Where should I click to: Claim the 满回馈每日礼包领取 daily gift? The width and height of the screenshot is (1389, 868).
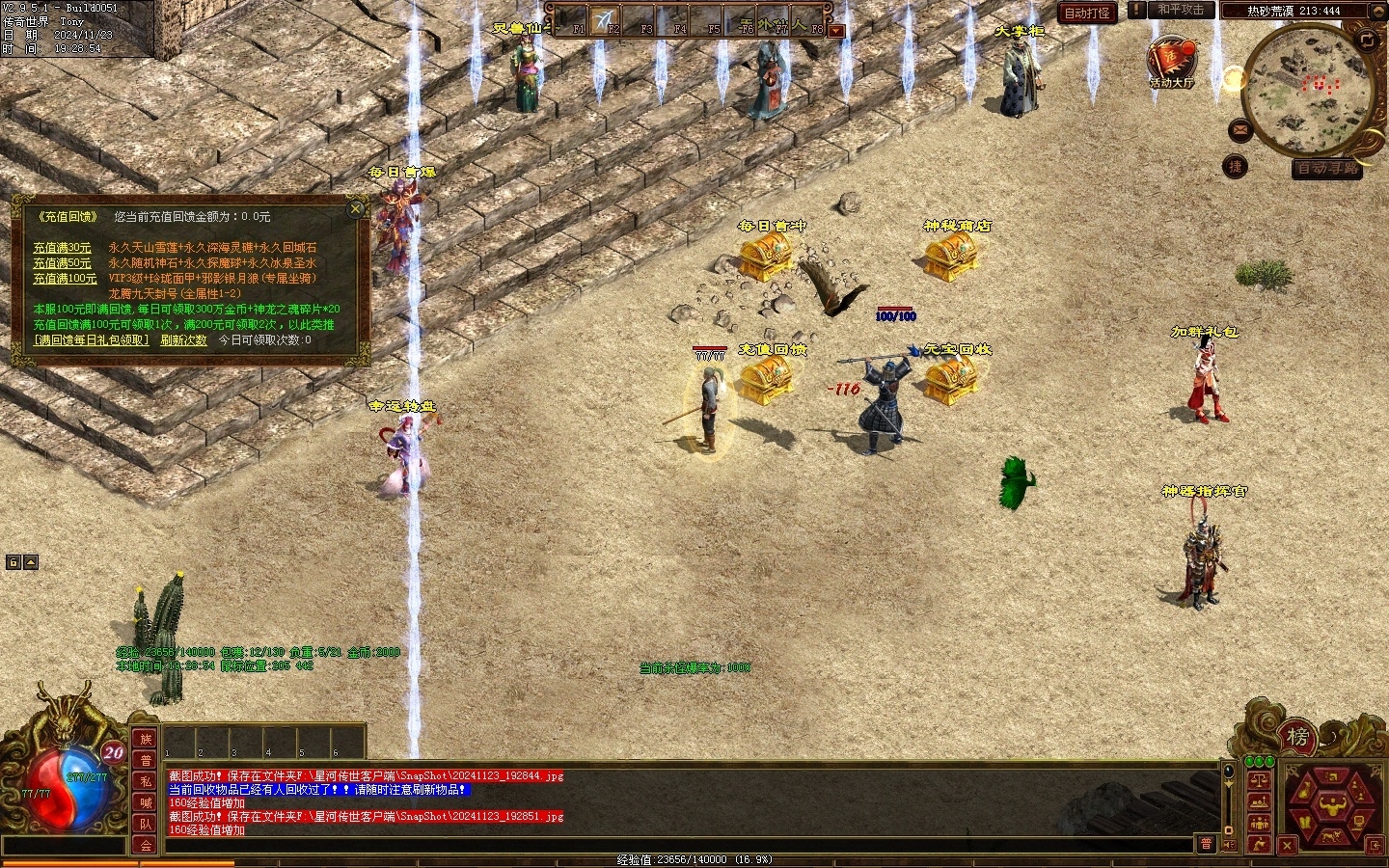(92, 340)
